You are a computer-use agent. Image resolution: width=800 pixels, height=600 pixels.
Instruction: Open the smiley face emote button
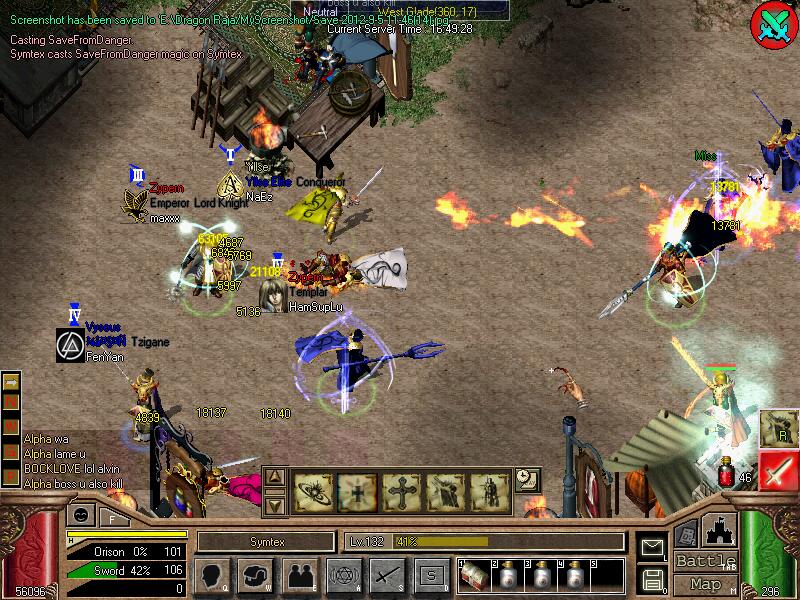point(80,516)
